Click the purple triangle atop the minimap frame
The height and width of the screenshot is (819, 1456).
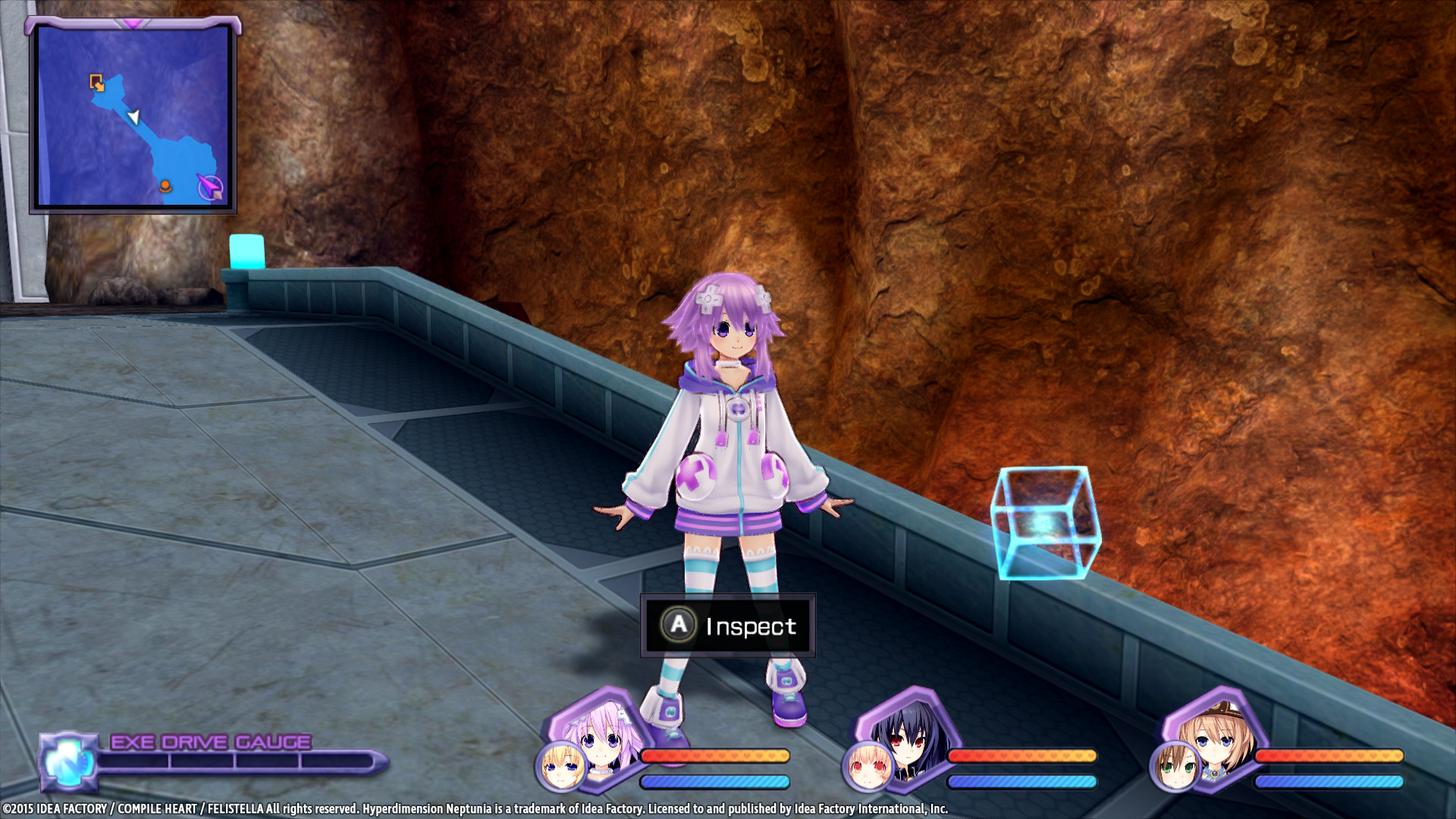coord(133,23)
